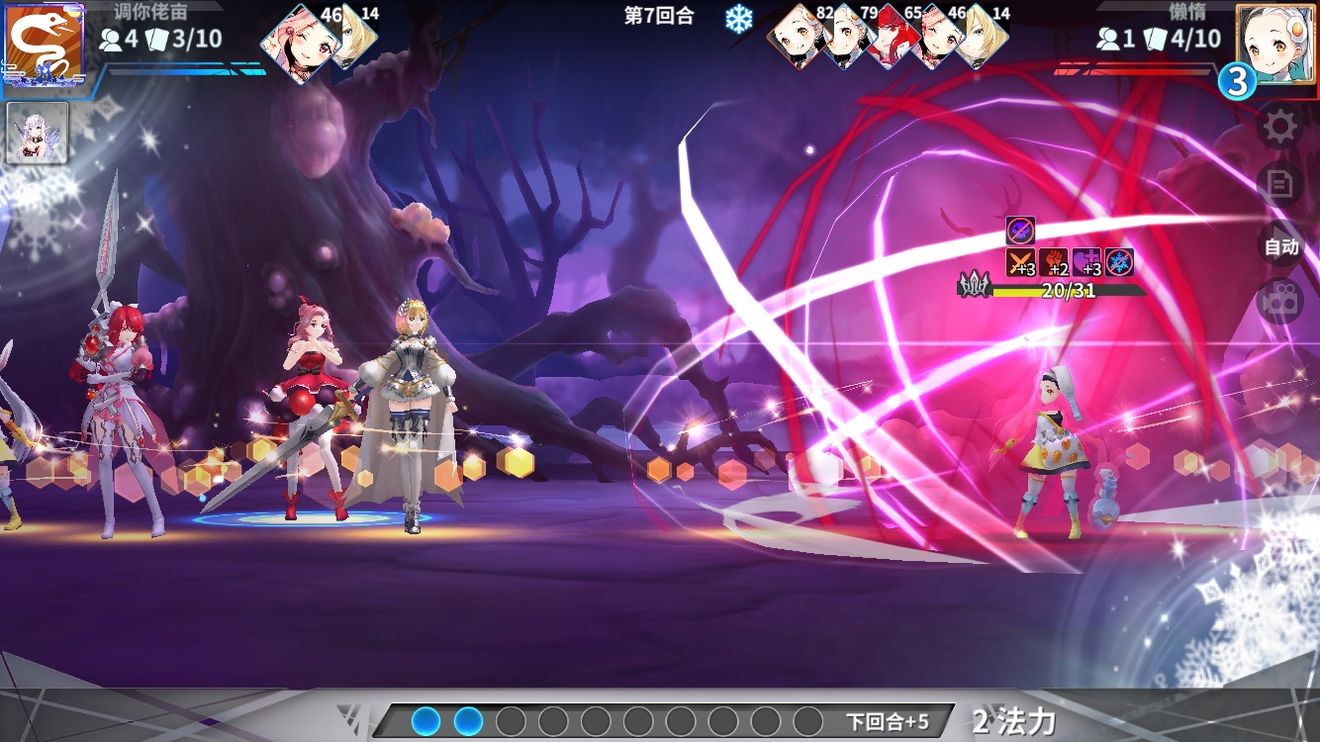Inspect the pink-haired winking turn-order portrait, left group
This screenshot has width=1320, height=742.
[297, 41]
